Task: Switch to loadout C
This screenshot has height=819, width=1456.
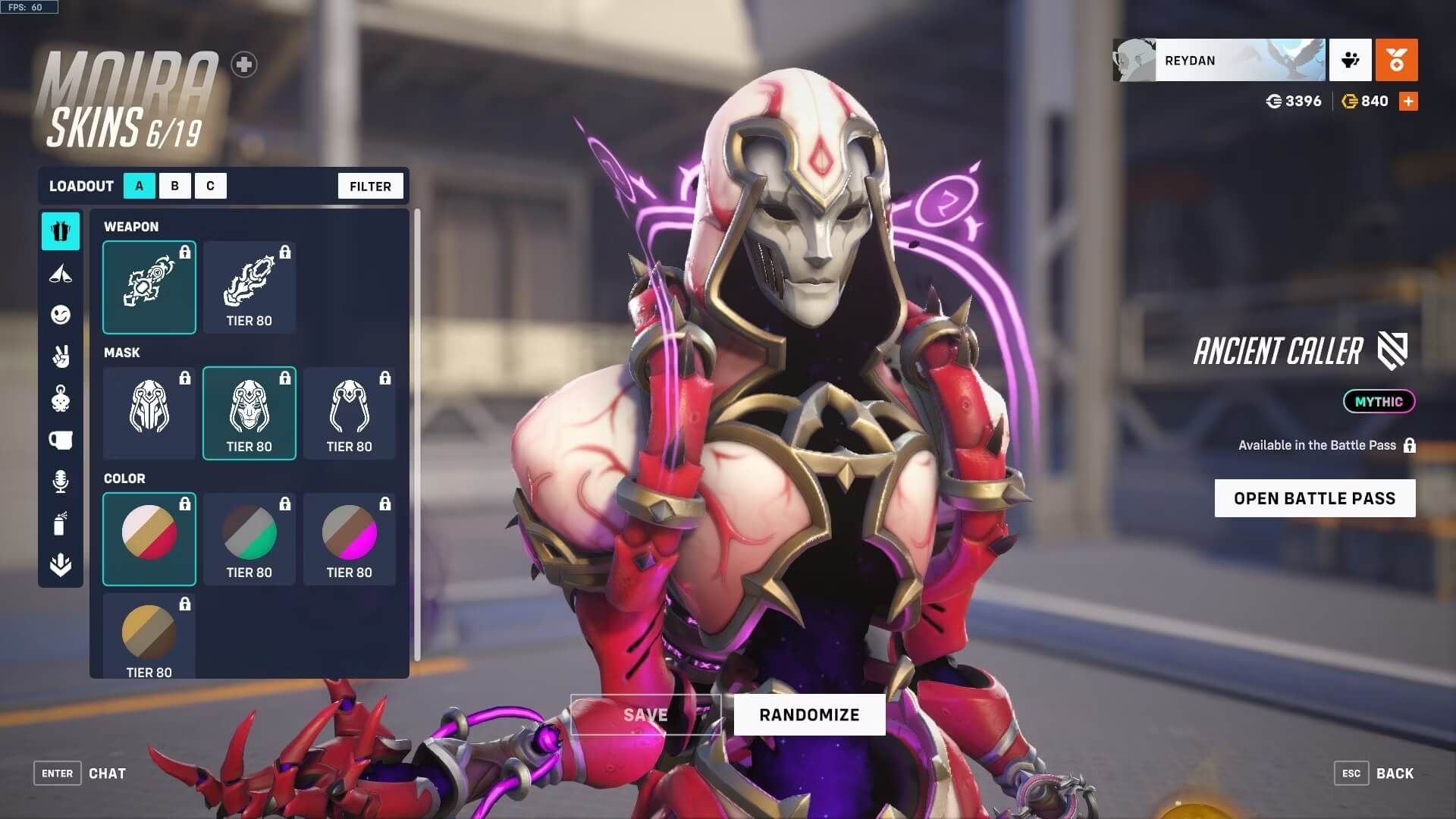Action: pos(210,186)
